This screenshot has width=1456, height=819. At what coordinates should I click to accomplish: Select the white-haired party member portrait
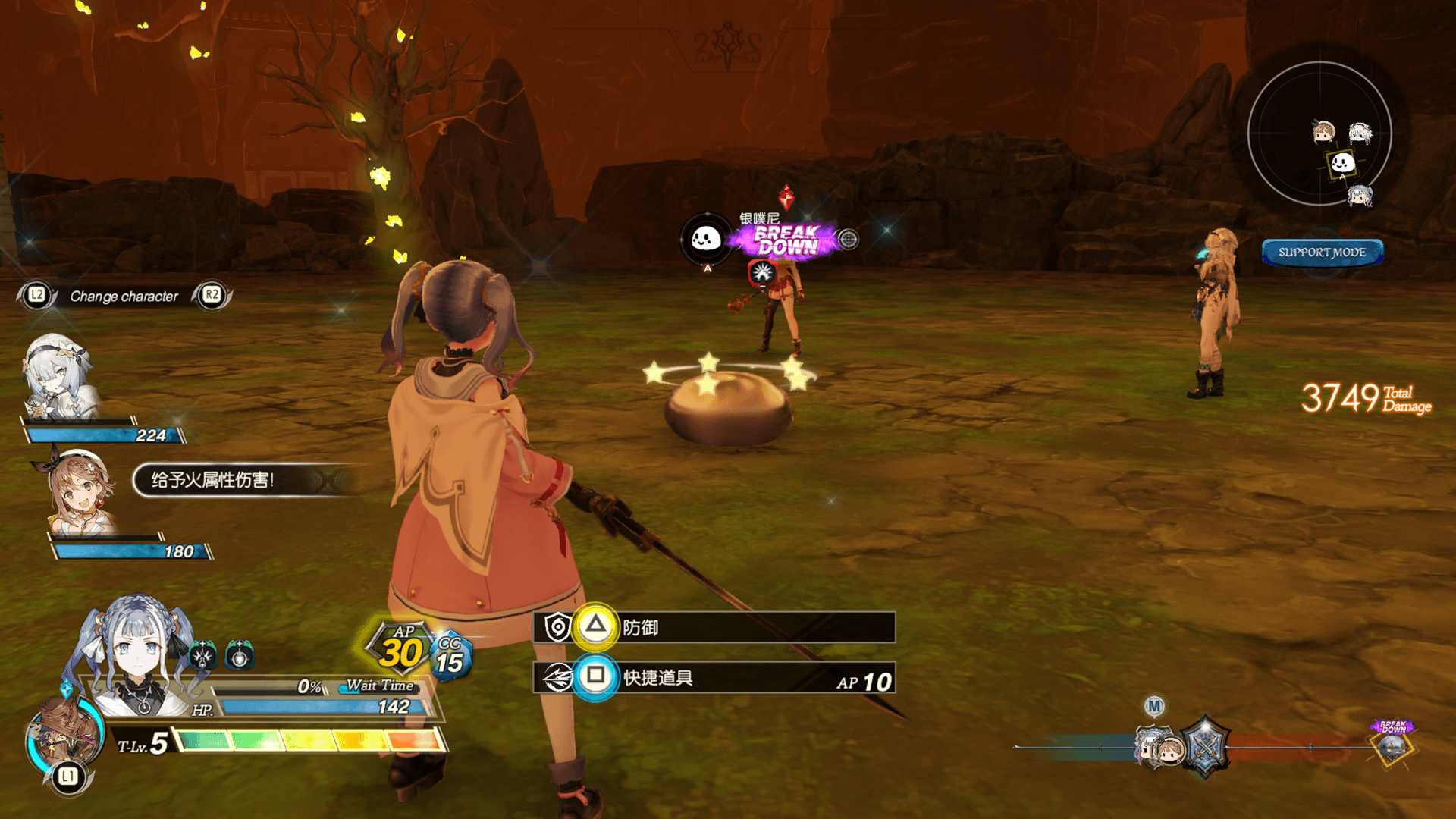pyautogui.click(x=59, y=377)
